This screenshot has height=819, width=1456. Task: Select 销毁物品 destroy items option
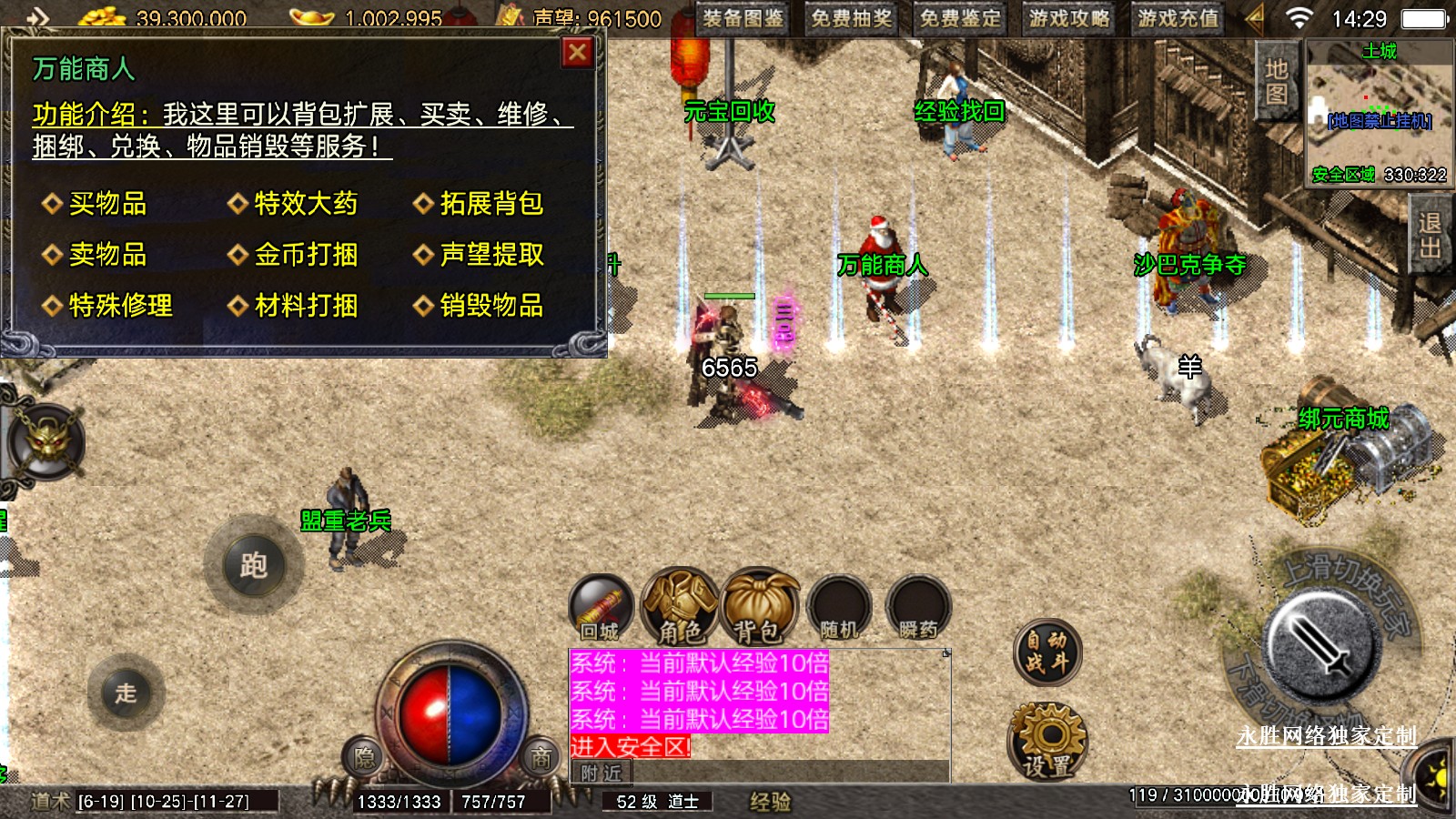(491, 306)
